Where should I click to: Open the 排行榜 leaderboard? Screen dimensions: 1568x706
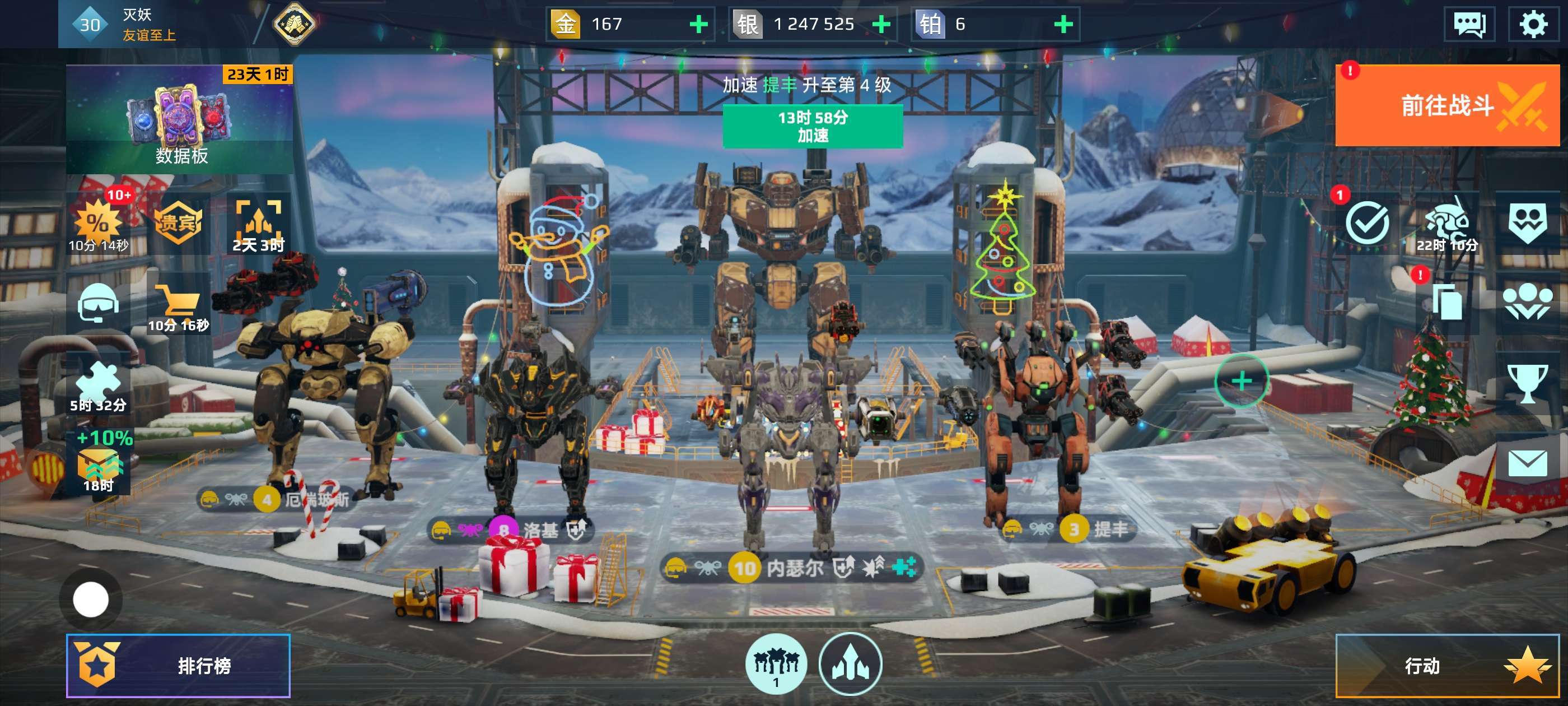point(178,665)
